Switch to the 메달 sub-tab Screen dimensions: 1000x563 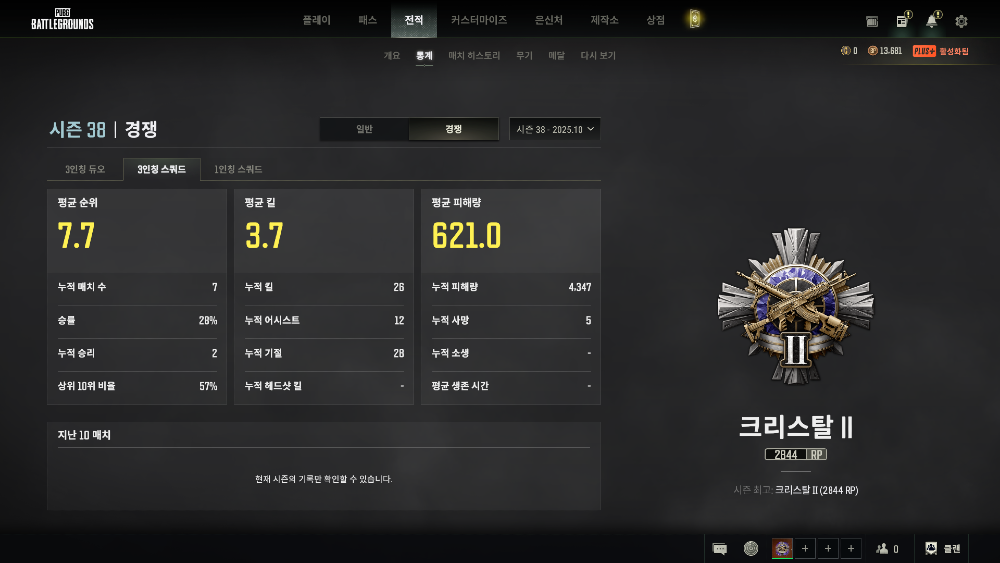[556, 56]
